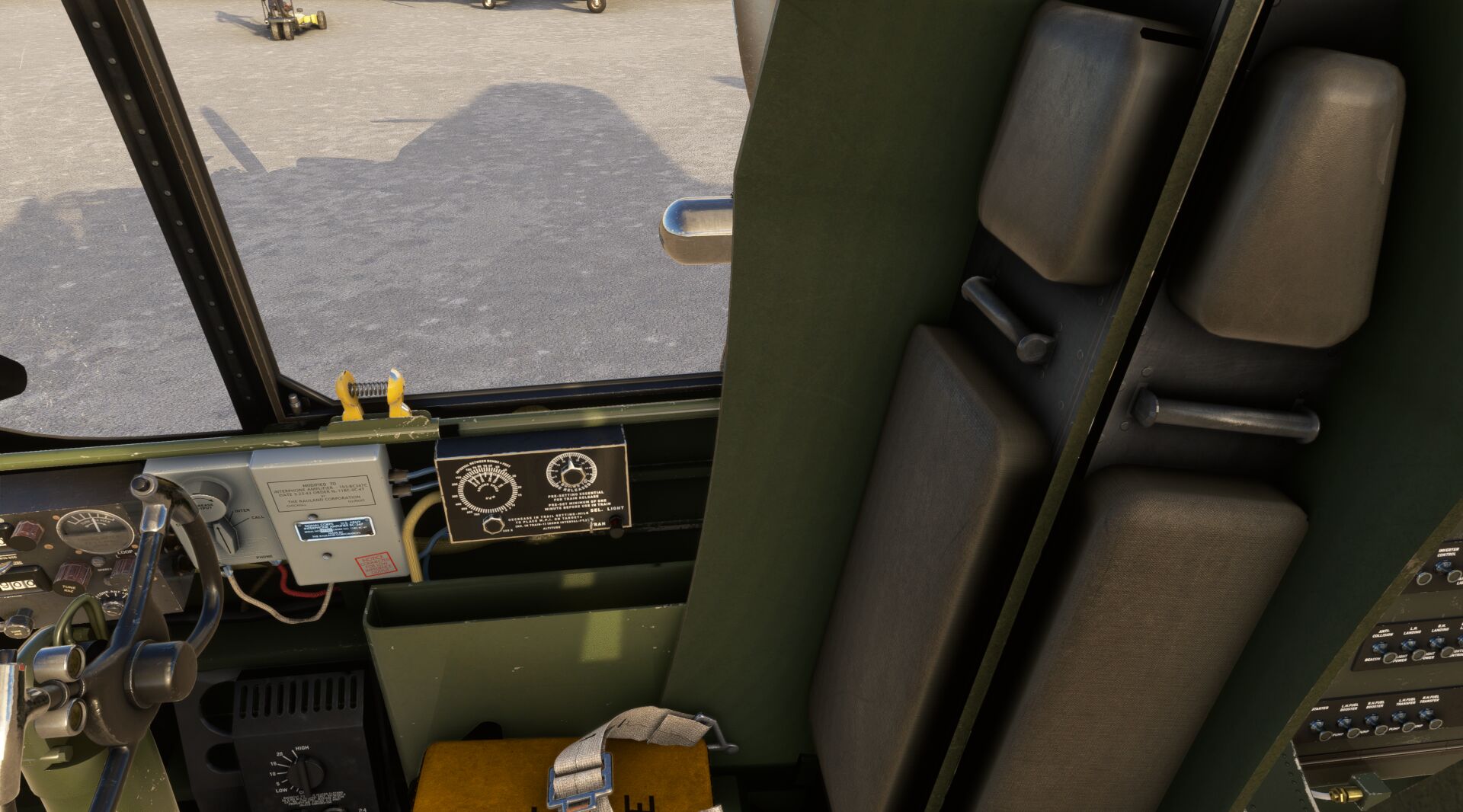Toggle the Inverter Control switch

(1442, 565)
